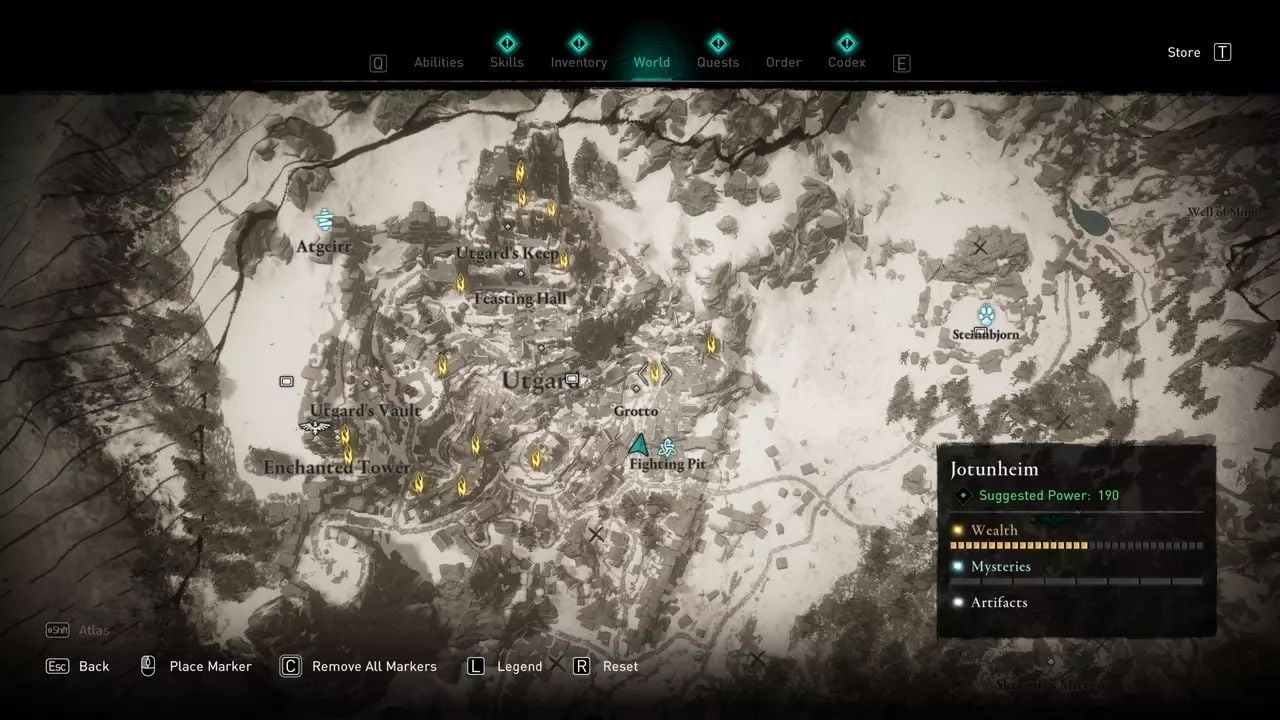Image resolution: width=1280 pixels, height=720 pixels.
Task: Click the Fighting Pit mystery icon
Action: (667, 448)
